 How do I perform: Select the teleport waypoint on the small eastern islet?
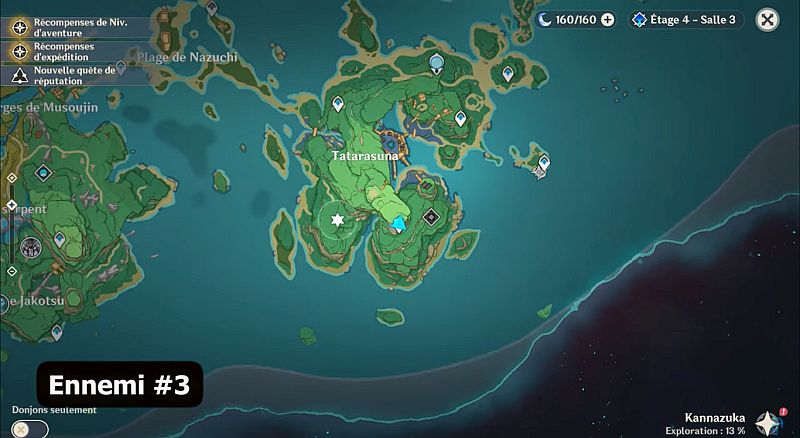544,160
